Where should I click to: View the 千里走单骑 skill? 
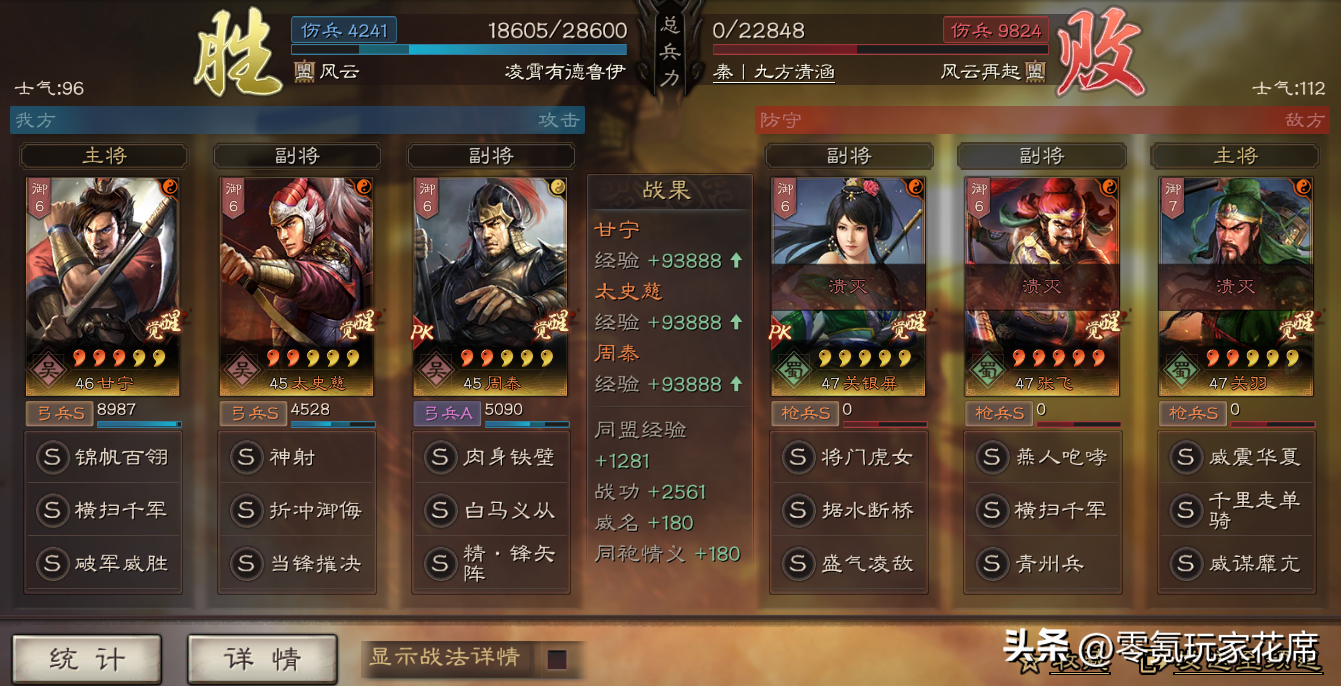(x=1236, y=510)
